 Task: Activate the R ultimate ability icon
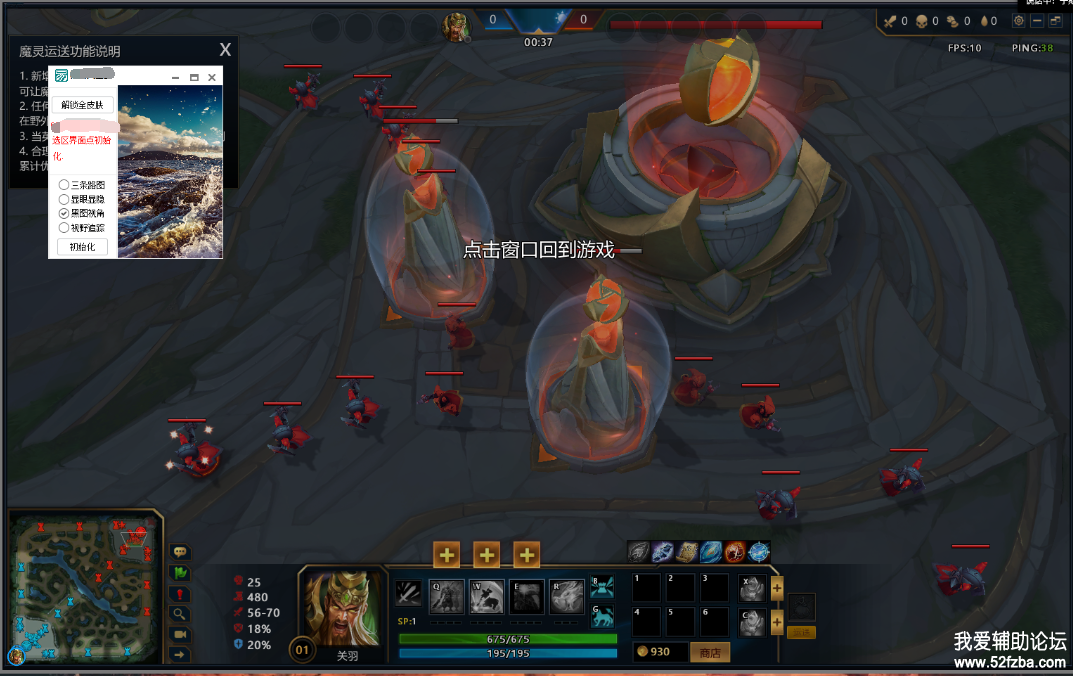567,596
